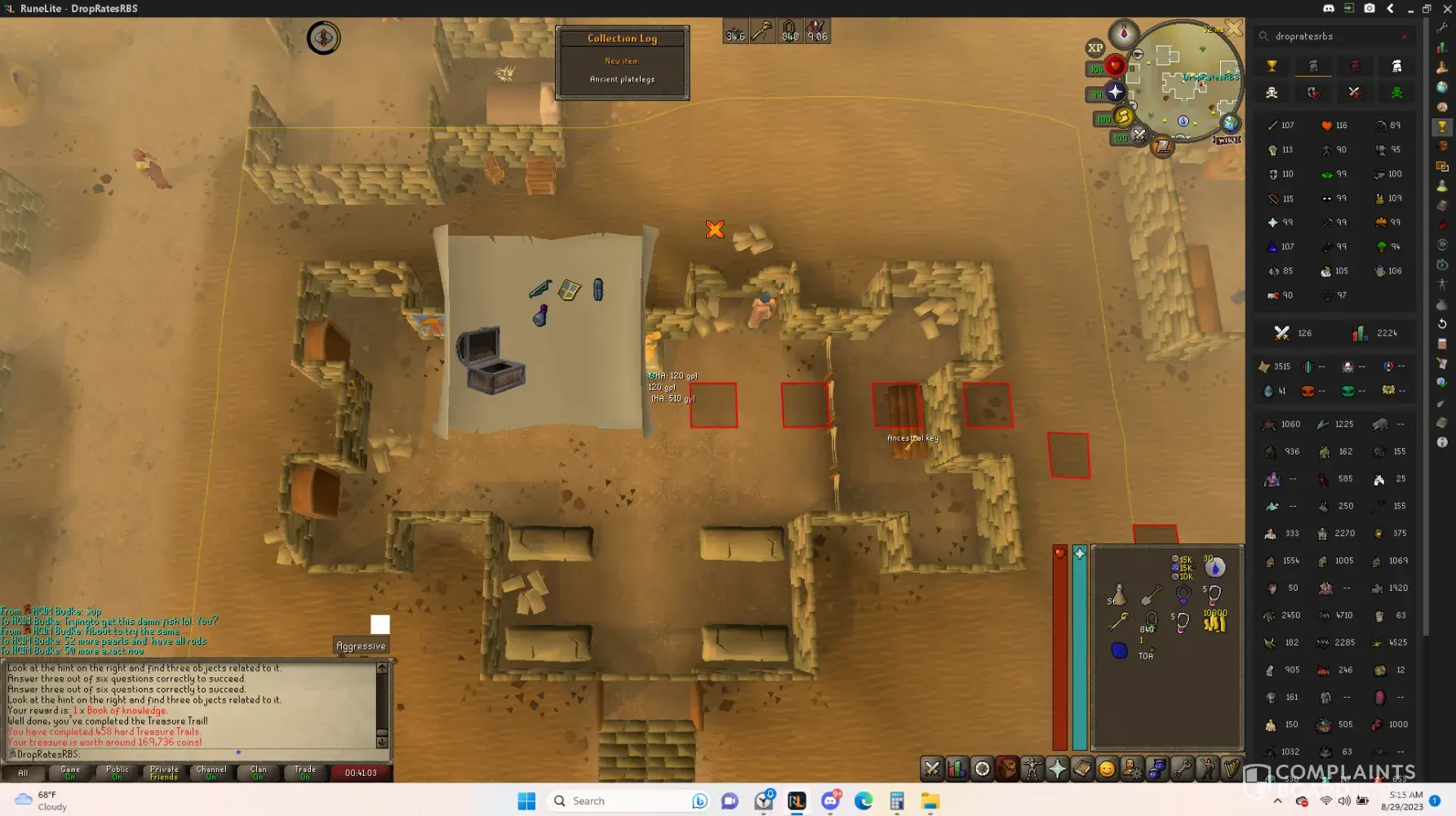This screenshot has height=816, width=1456.
Task: Clear the dropratesrbs hiscore search
Action: 1404,37
